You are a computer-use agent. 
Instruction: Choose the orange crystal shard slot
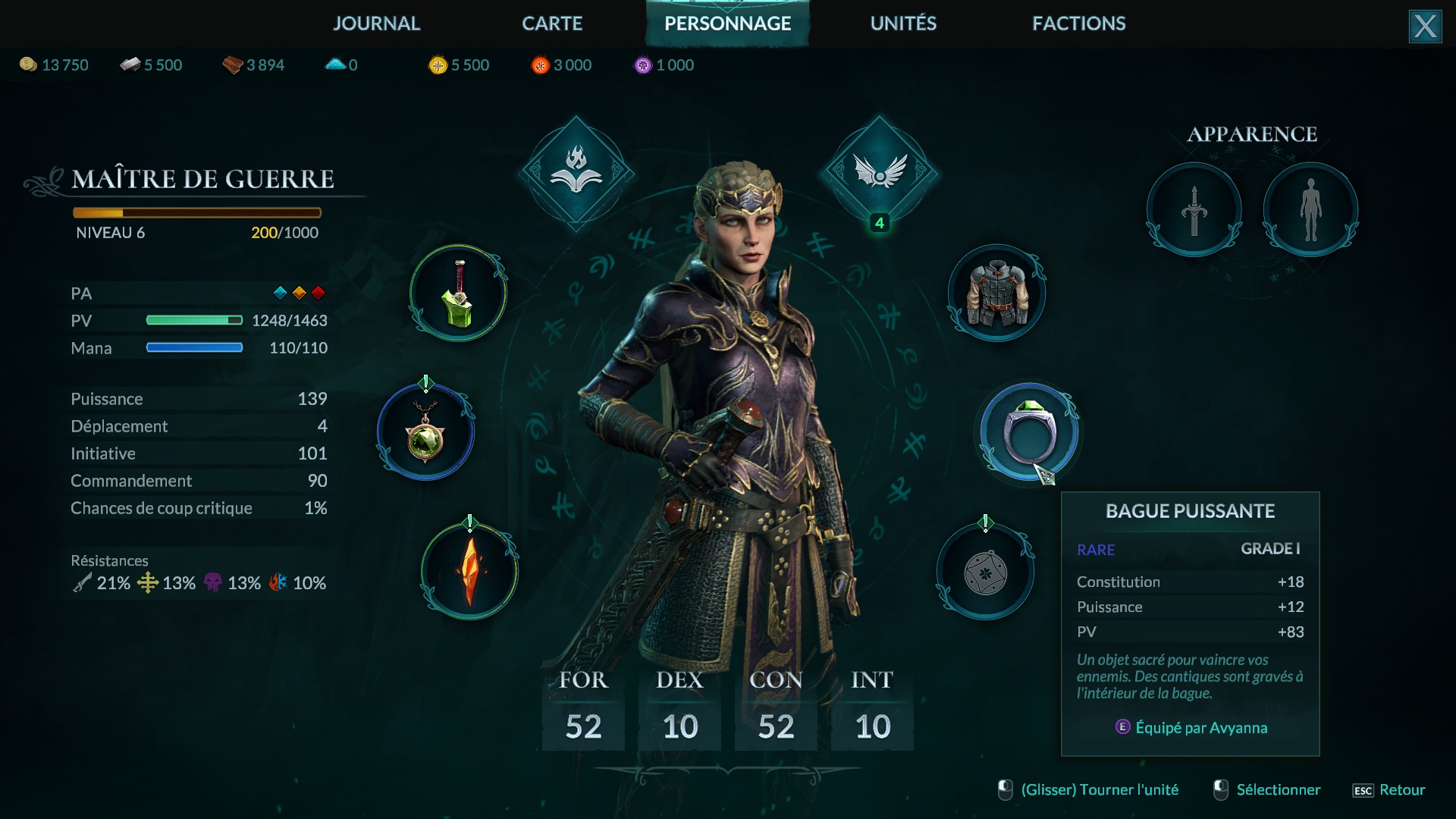(x=470, y=571)
